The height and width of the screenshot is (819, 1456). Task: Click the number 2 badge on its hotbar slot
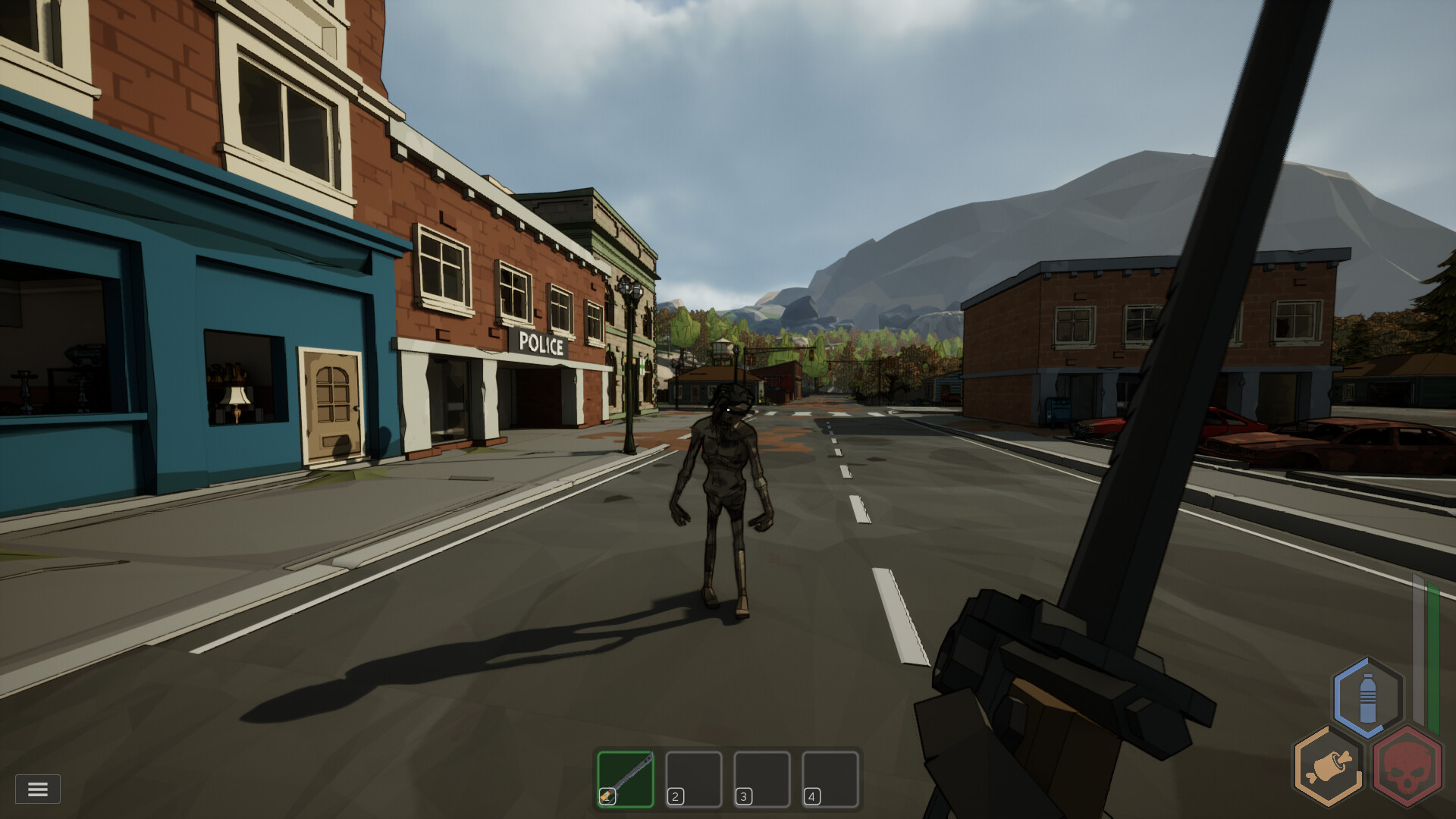point(674,796)
